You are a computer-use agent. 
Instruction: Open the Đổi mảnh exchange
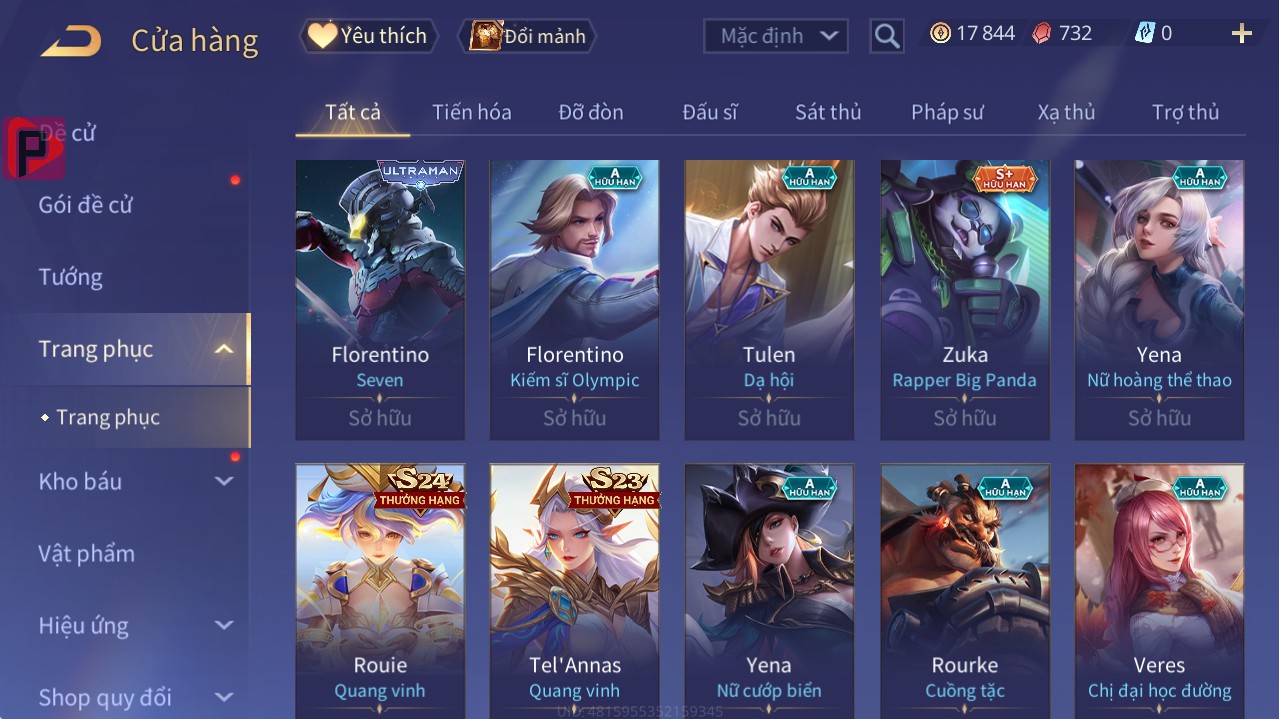527,36
